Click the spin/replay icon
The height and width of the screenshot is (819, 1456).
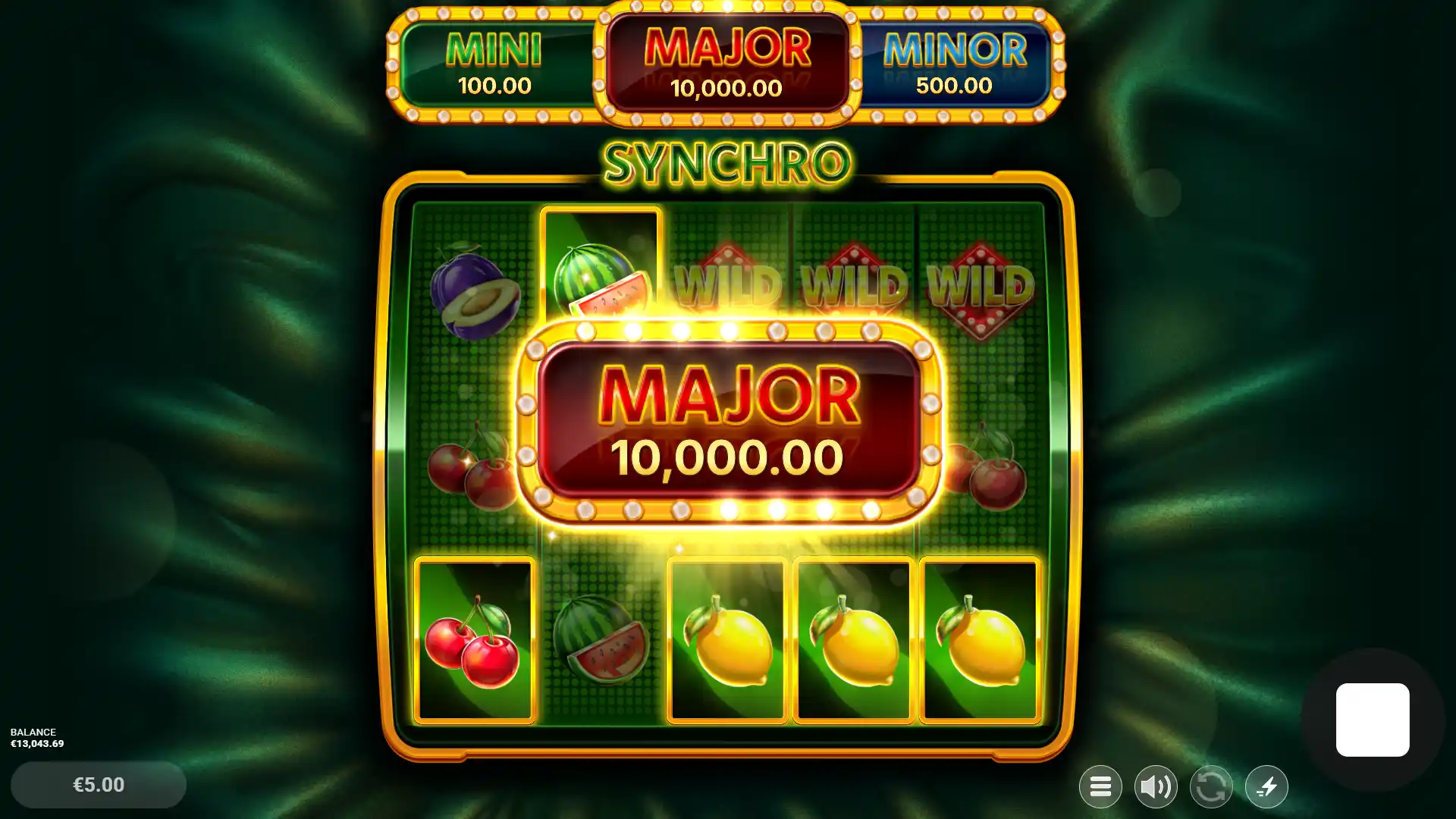click(x=1212, y=787)
